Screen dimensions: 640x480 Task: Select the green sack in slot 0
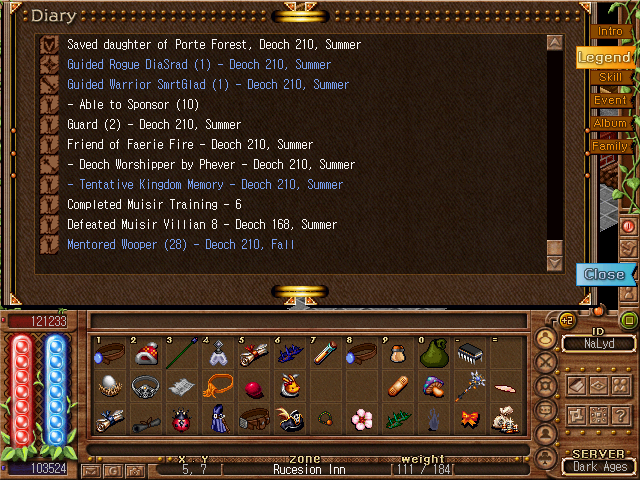click(x=431, y=353)
